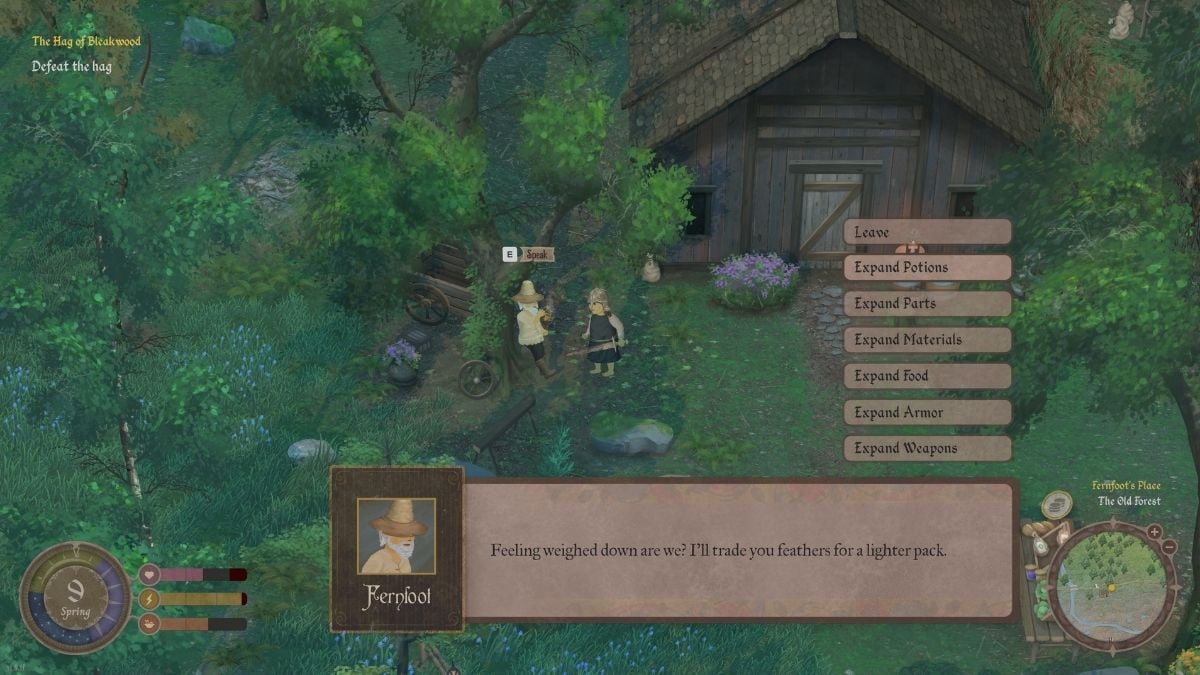This screenshot has height=675, width=1200.
Task: Choose Expand Materials
Action: click(927, 340)
